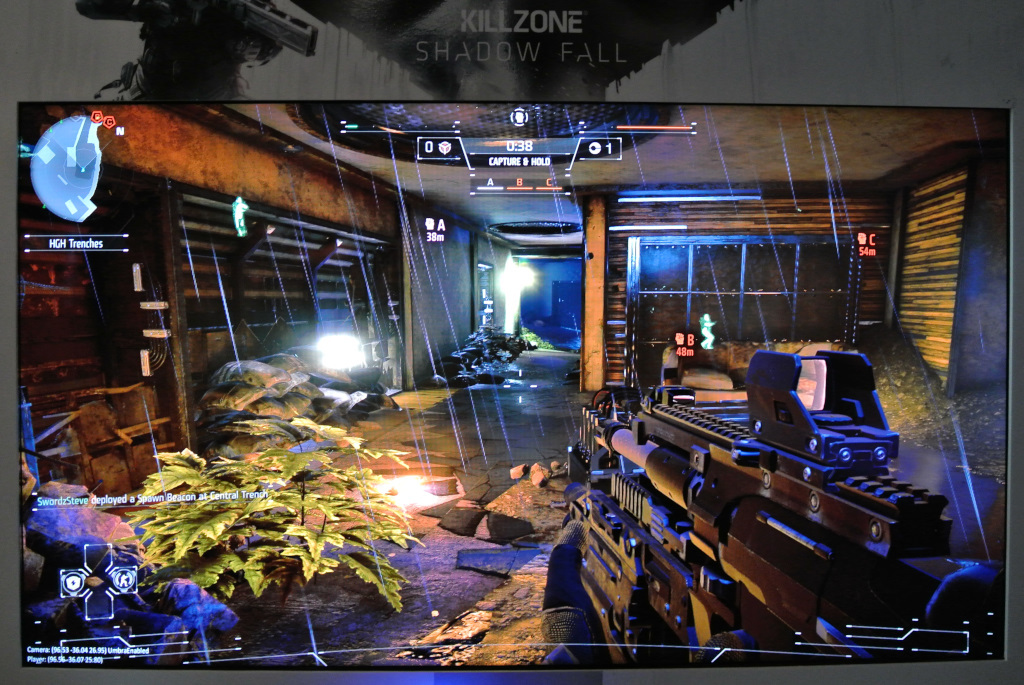Select capture point A in the objective tracker
1024x685 pixels.
(490, 183)
